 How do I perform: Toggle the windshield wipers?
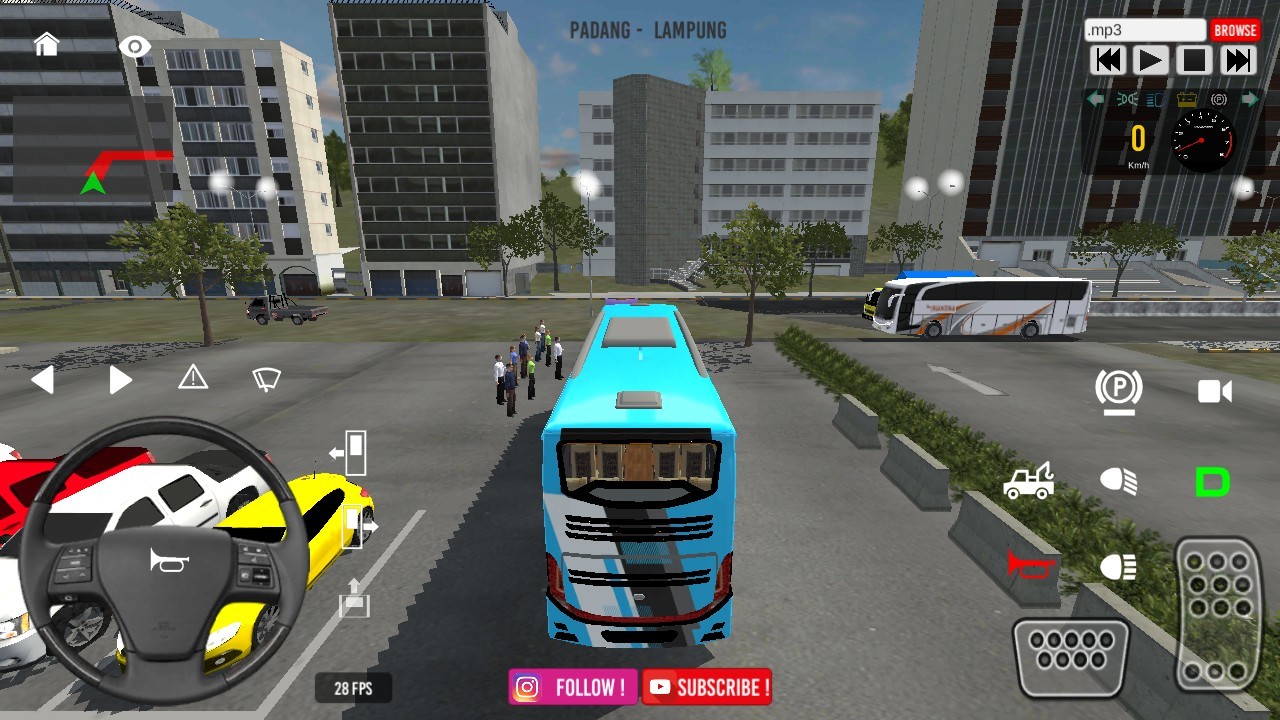pyautogui.click(x=266, y=379)
